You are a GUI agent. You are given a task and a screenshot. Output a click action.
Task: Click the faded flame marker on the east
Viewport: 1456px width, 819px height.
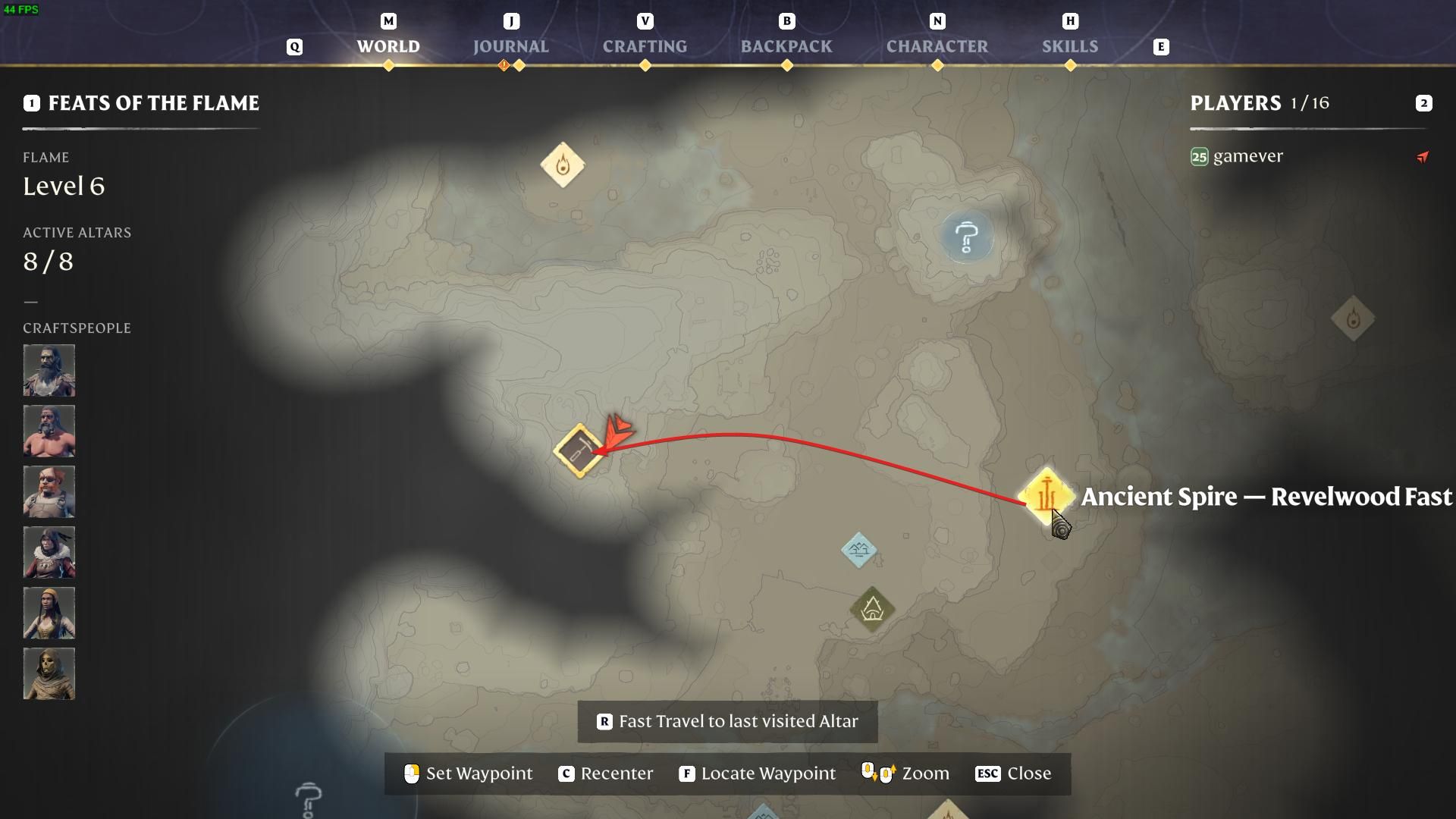[x=1353, y=319]
